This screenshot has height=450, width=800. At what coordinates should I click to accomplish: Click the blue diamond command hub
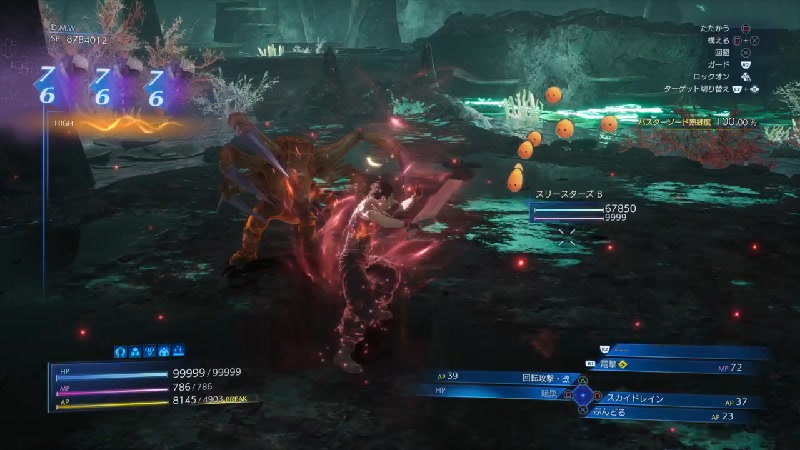(x=584, y=394)
